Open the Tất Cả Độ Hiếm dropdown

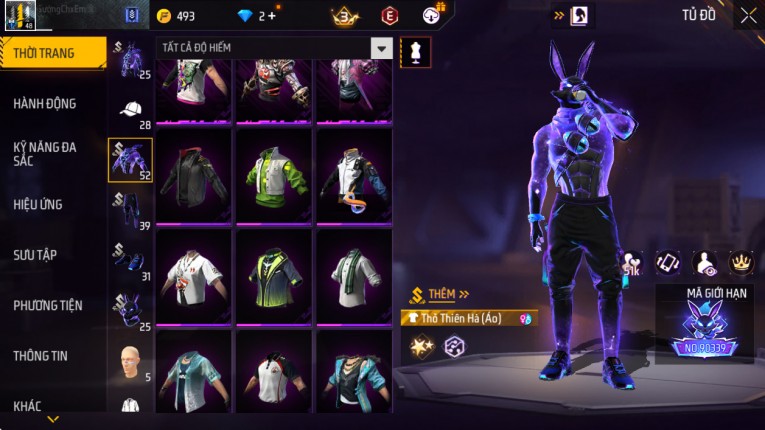pos(380,48)
